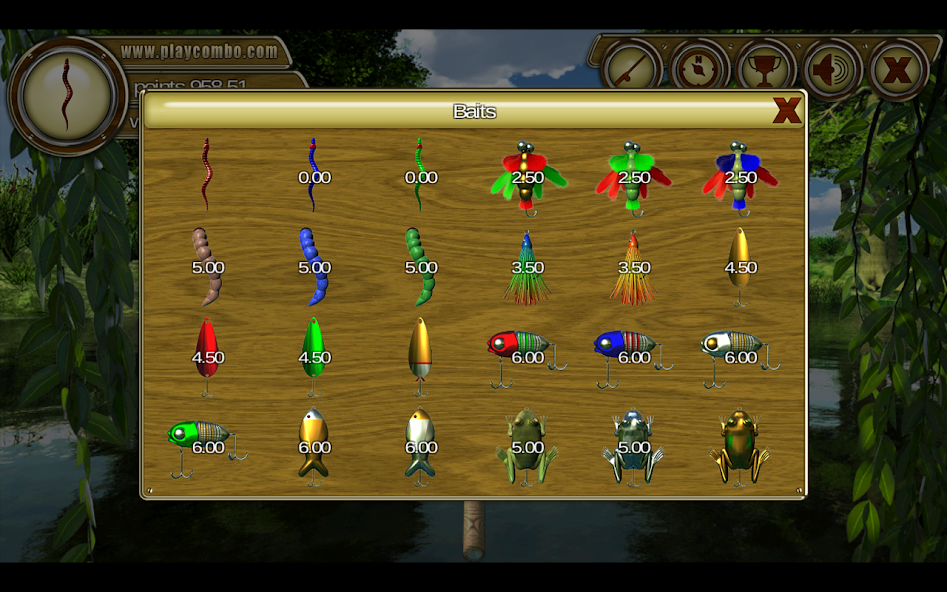Pick the green crankbait lure
Screen dimensions: 947x592
(x=203, y=442)
